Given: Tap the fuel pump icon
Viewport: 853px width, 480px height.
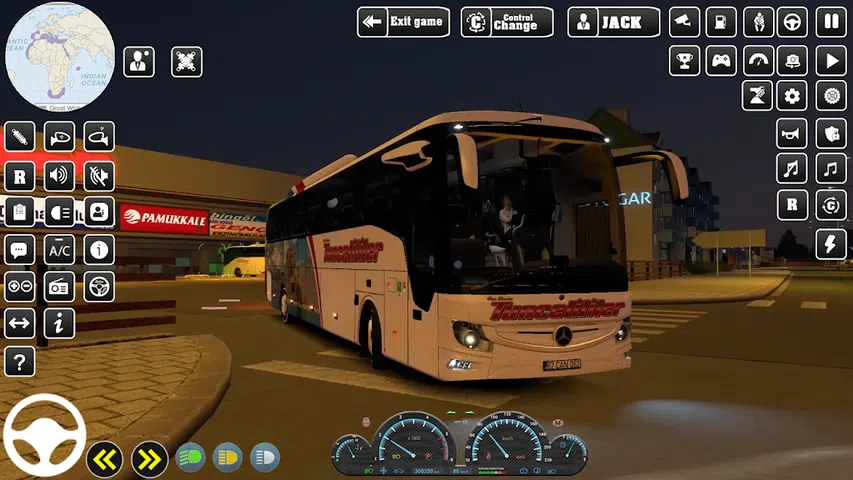Looking at the screenshot, I should [721, 22].
